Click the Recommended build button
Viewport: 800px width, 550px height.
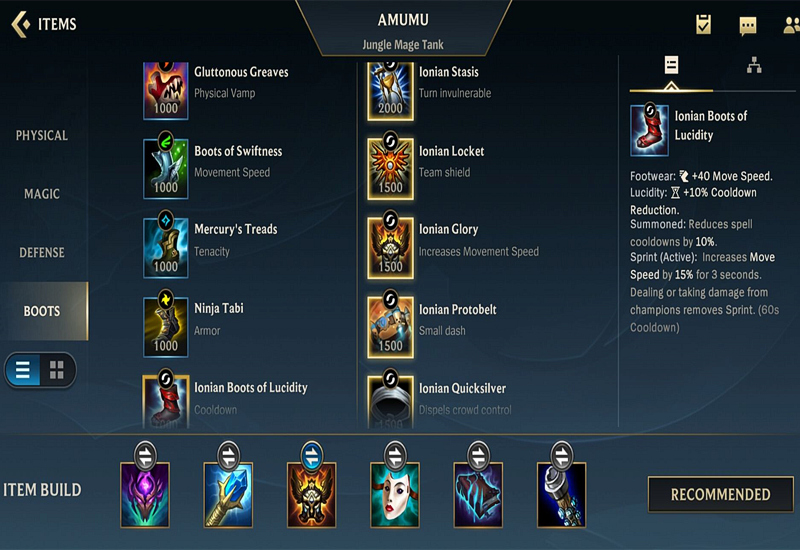(720, 494)
